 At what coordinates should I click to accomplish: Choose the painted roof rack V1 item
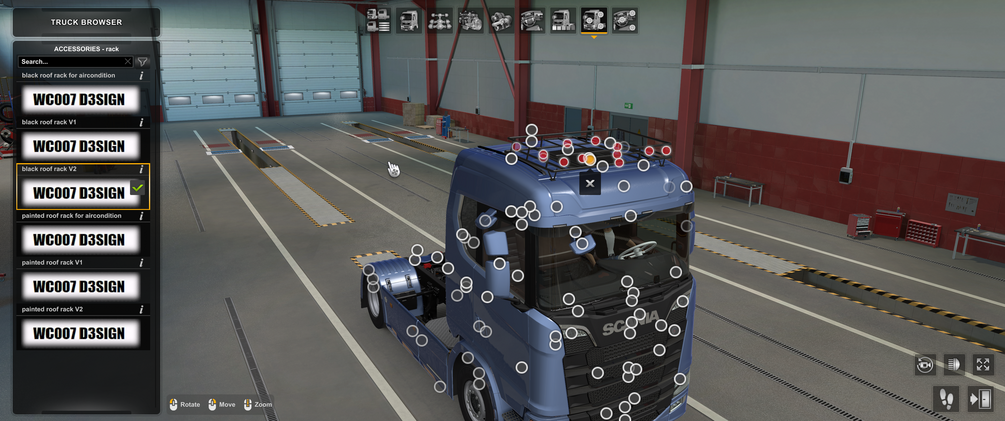point(80,286)
